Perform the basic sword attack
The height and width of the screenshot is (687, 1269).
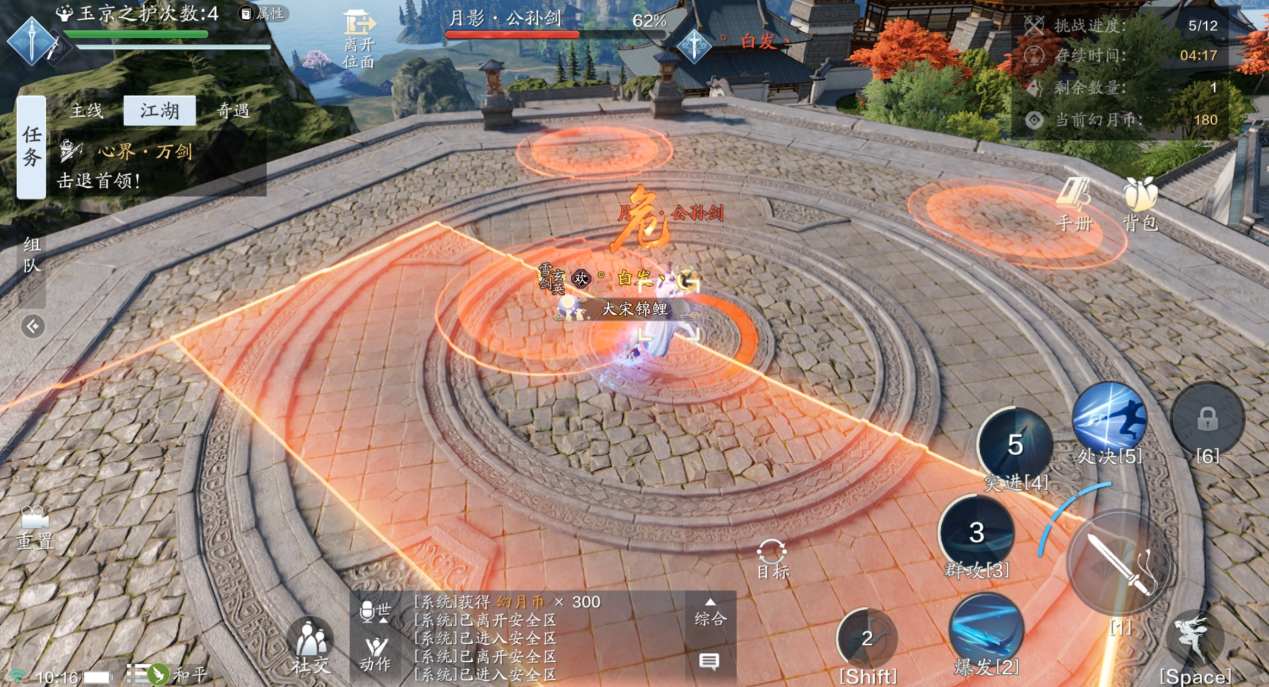tap(1120, 565)
